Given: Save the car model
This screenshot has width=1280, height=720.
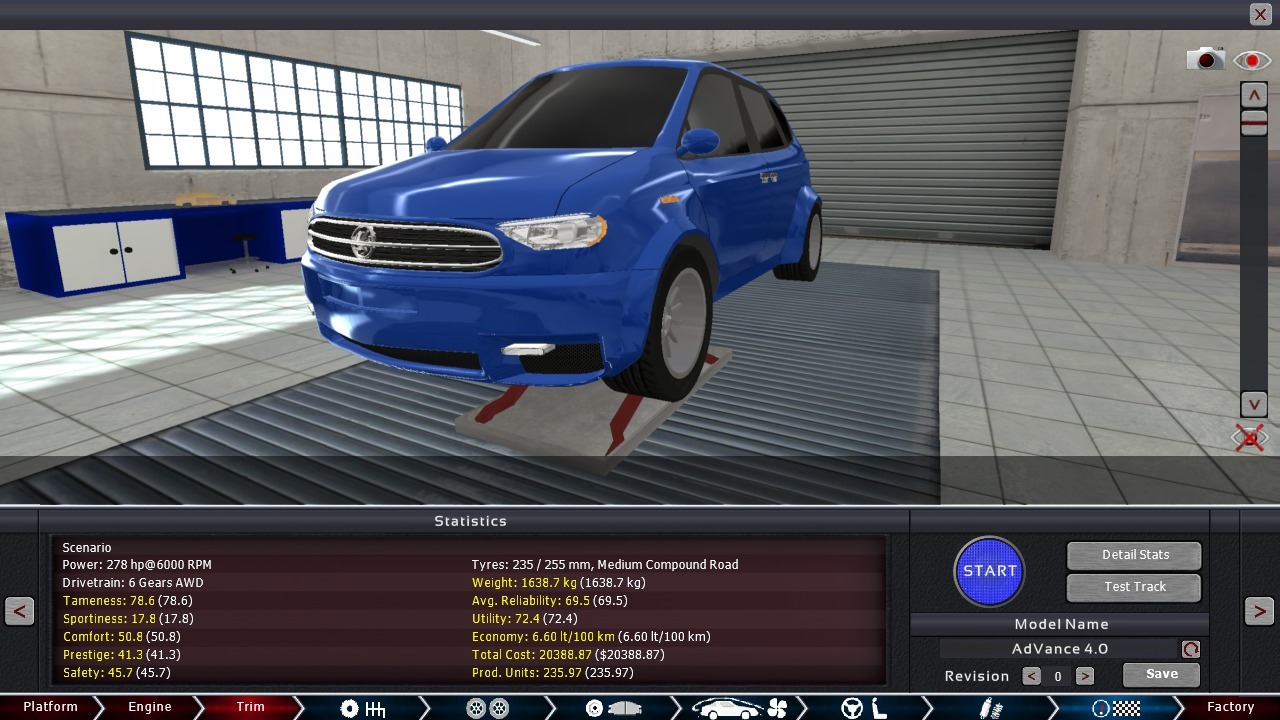Looking at the screenshot, I should point(1160,674).
